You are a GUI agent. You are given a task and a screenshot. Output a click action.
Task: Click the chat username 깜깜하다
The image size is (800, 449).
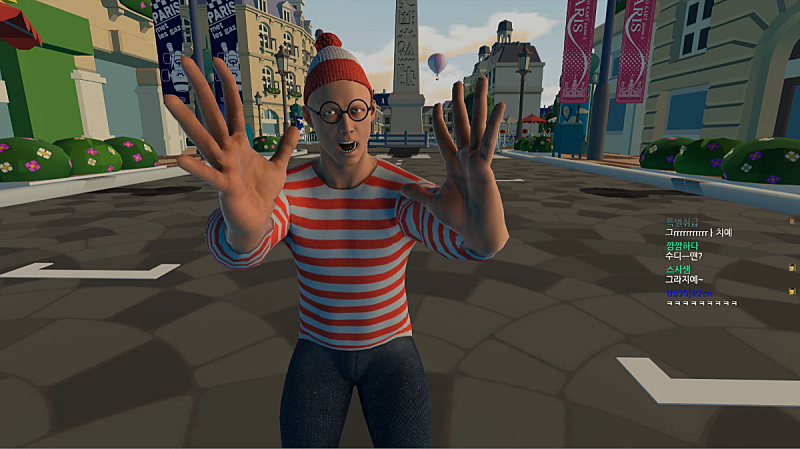point(684,245)
